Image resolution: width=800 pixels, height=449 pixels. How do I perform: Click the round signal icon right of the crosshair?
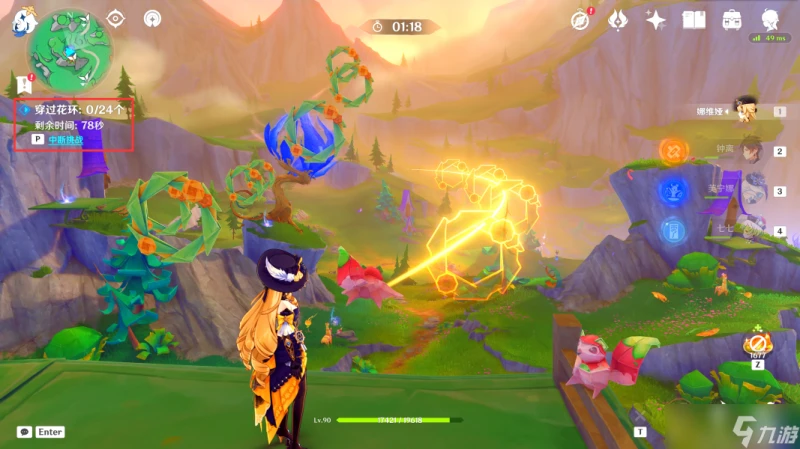point(151,18)
